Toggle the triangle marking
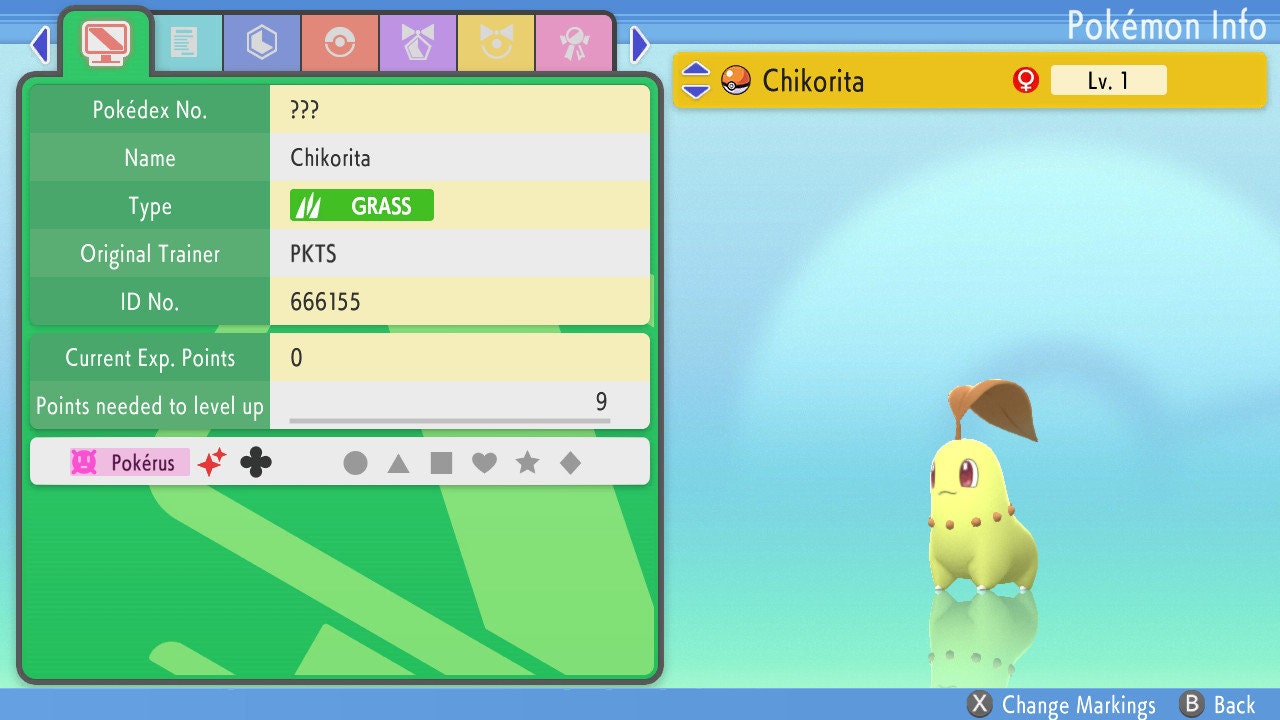This screenshot has width=1280, height=720. (x=398, y=463)
